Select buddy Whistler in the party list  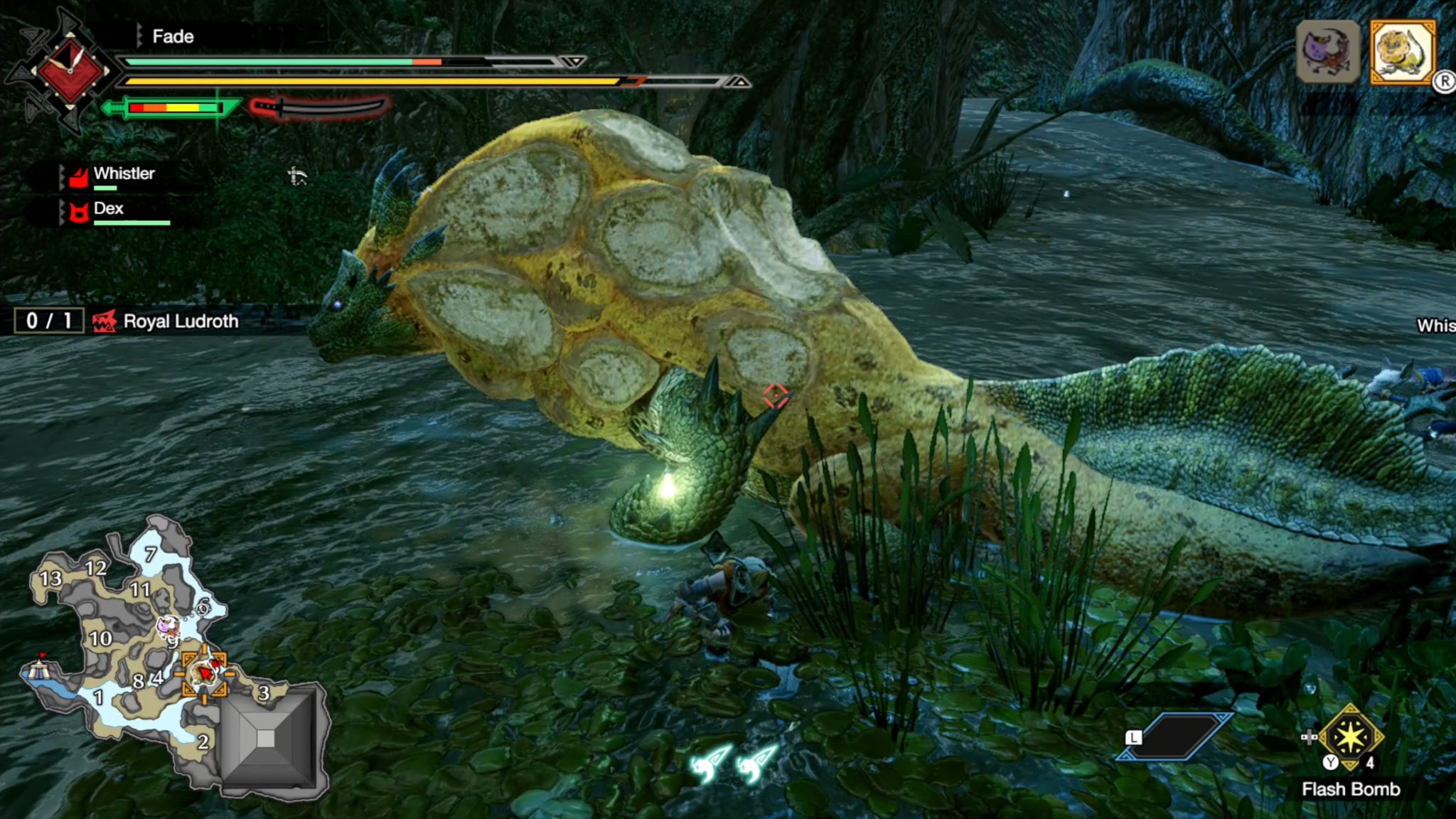coord(114,175)
